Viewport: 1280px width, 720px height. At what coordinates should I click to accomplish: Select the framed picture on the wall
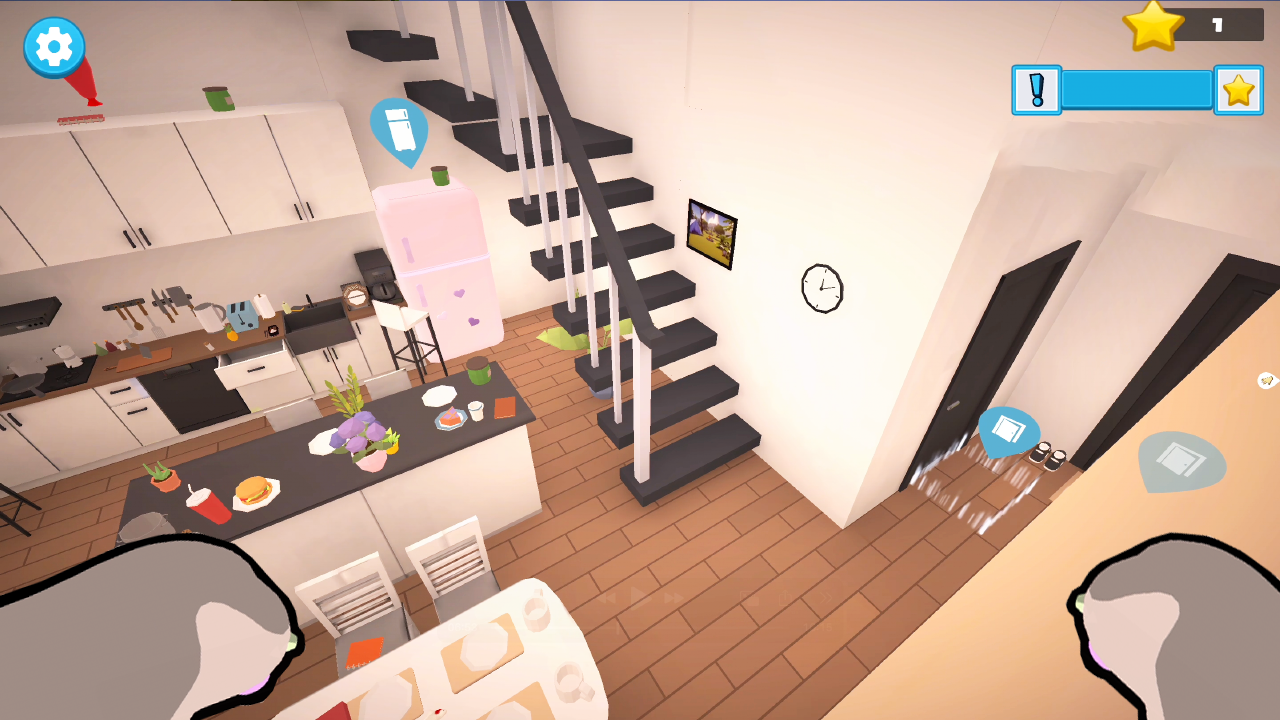point(711,232)
